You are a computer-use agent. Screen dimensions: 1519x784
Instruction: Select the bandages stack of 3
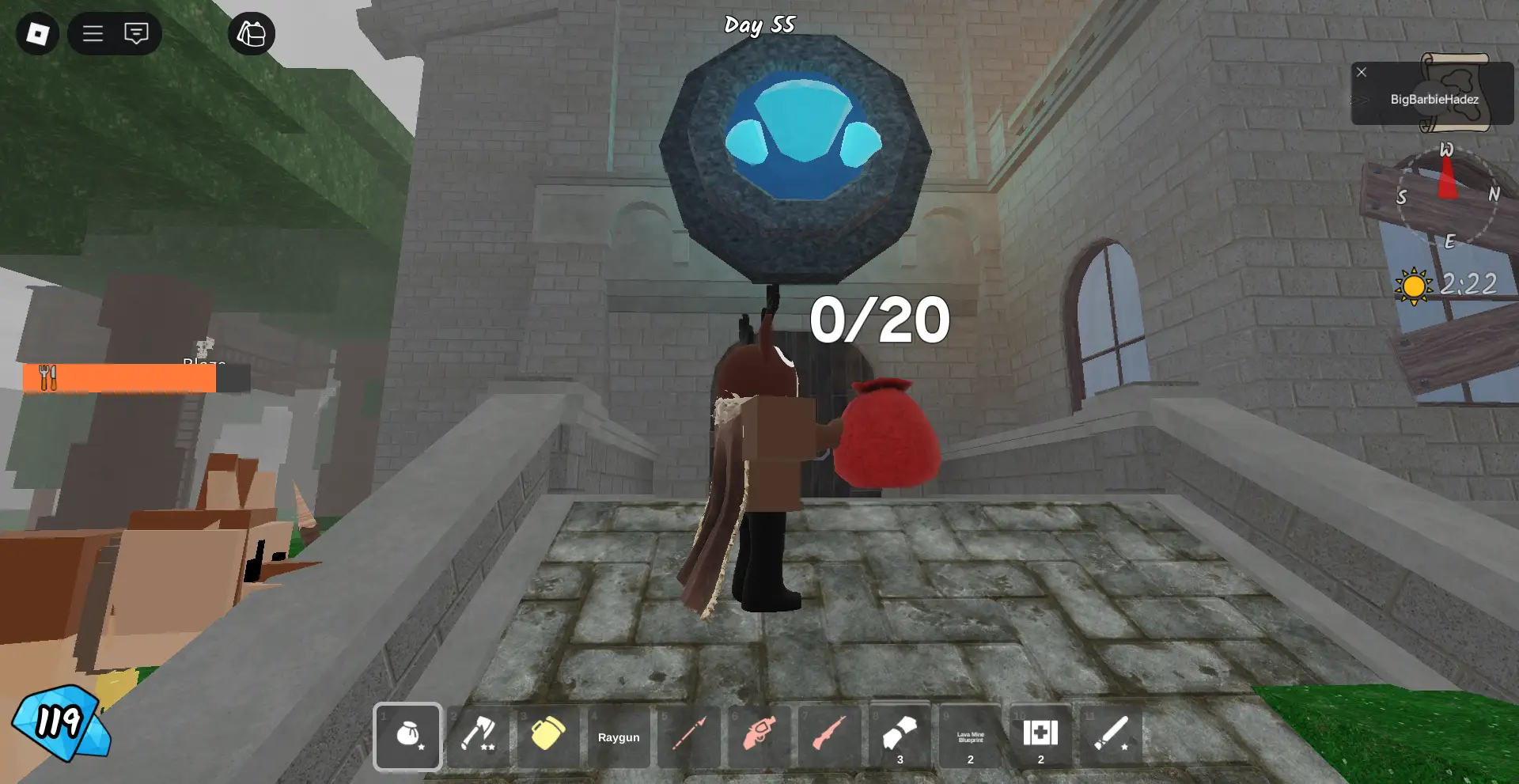click(900, 737)
